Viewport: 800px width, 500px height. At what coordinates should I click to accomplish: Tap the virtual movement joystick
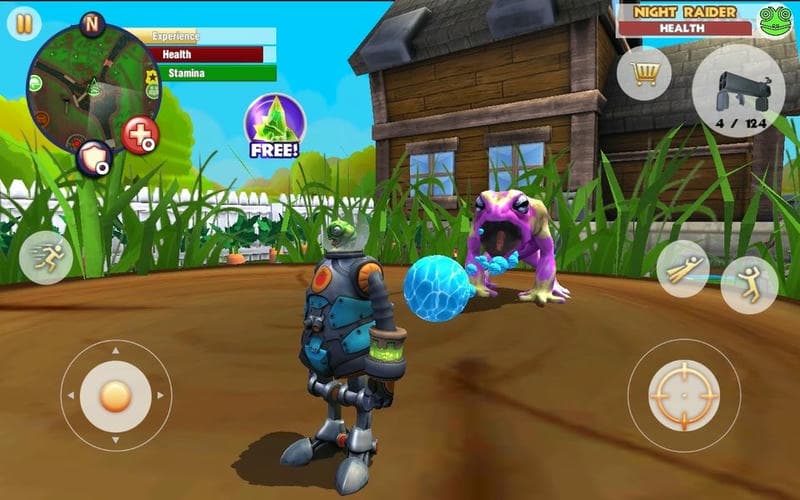tap(116, 396)
